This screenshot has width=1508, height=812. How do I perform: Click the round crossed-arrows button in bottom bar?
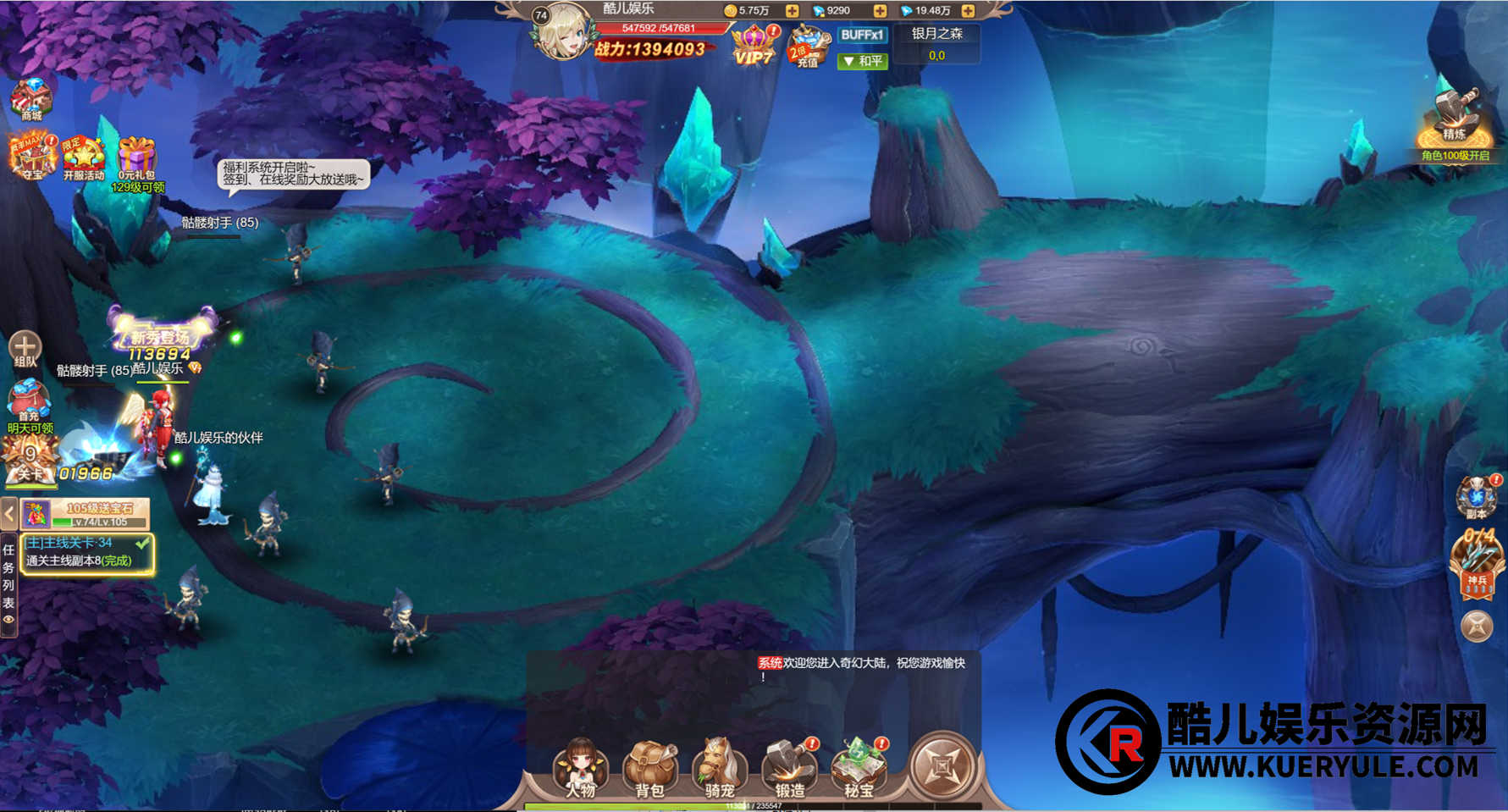(942, 765)
